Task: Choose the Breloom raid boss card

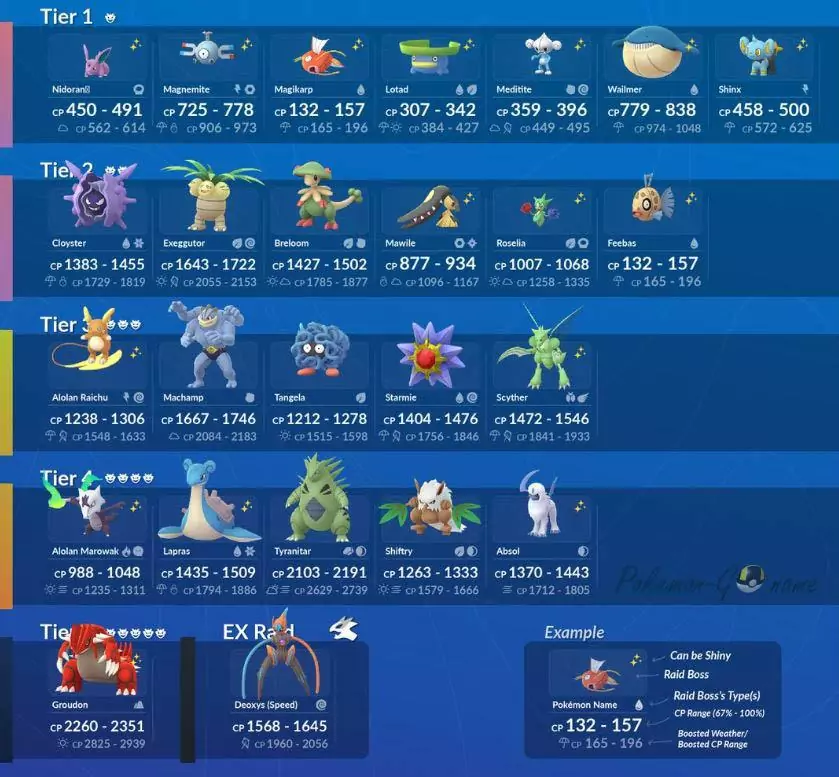Action: tap(319, 242)
